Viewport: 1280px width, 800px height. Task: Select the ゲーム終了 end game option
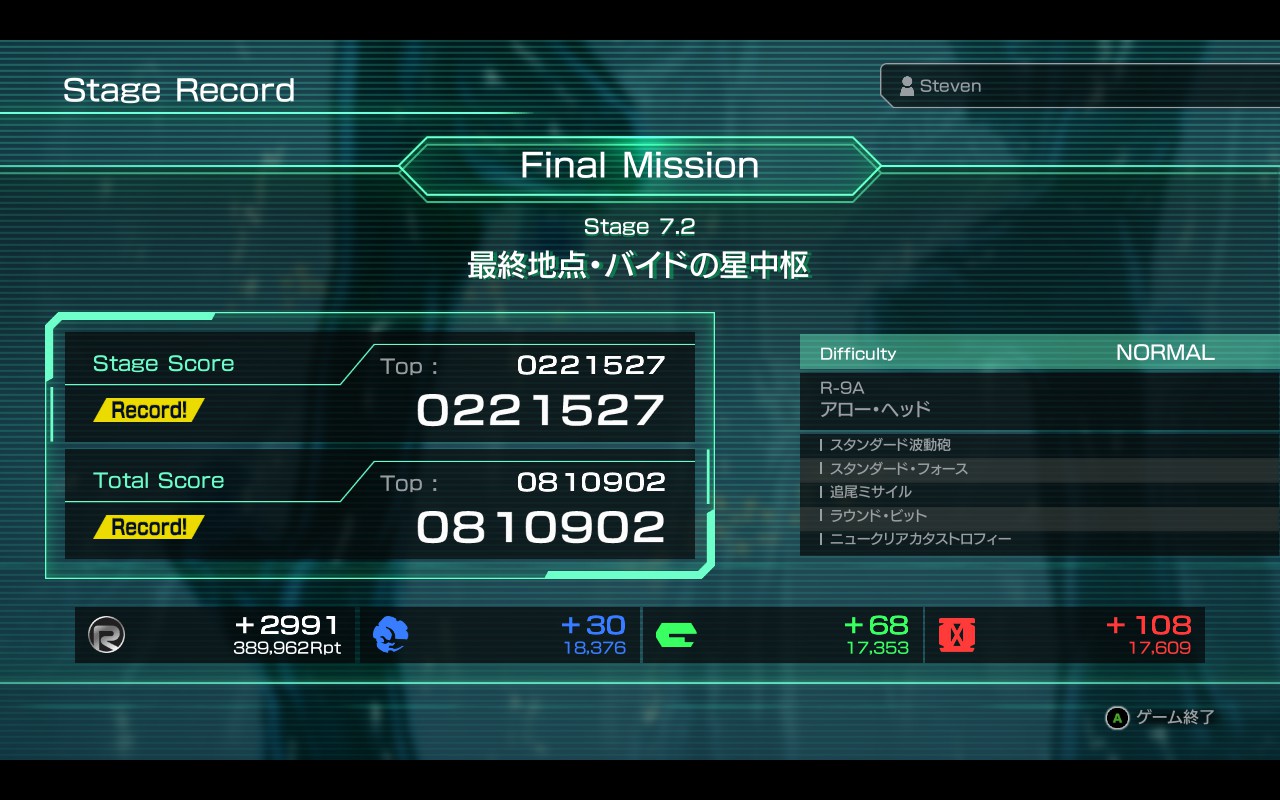click(1161, 717)
